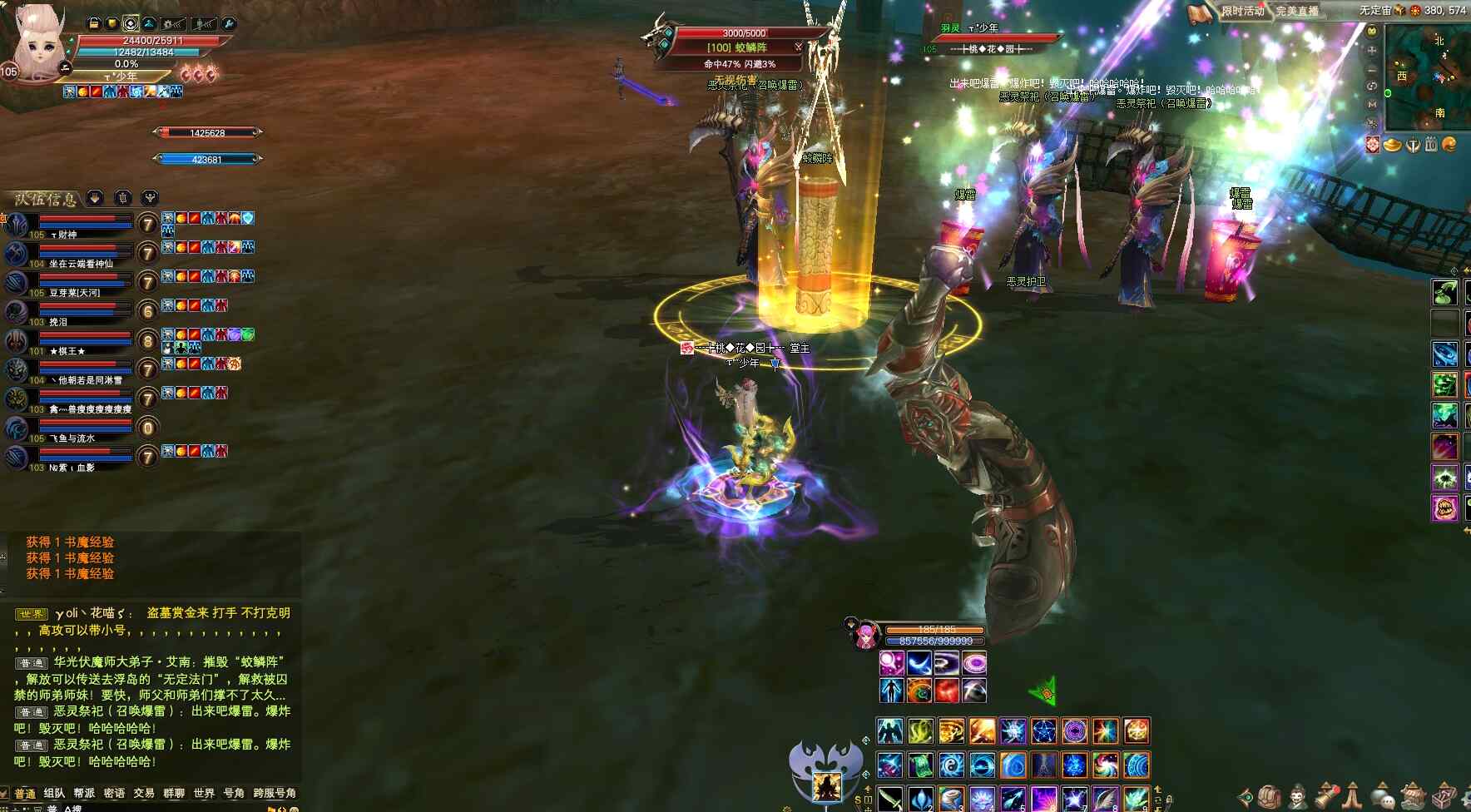Click the player portrait avatar
Viewport: 1471px width, 812px height.
(x=37, y=42)
